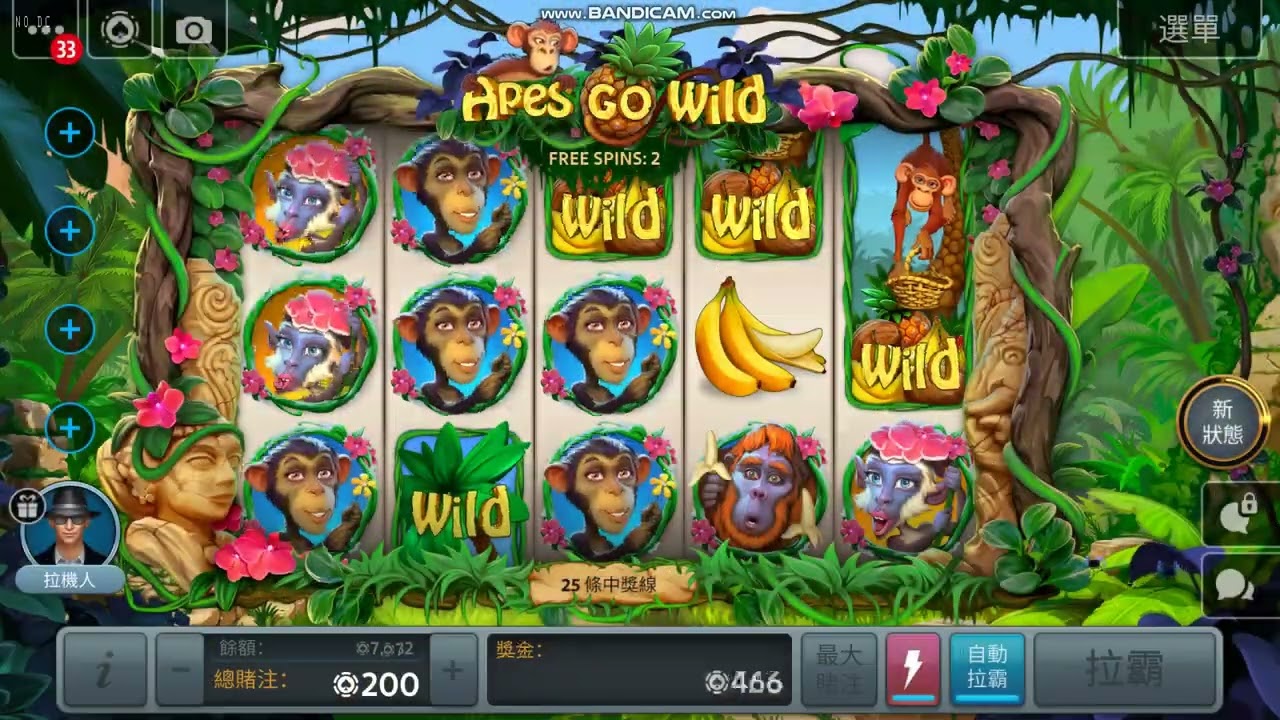1280x720 pixels.
Task: Expand the top plus panel on left
Action: (x=70, y=131)
